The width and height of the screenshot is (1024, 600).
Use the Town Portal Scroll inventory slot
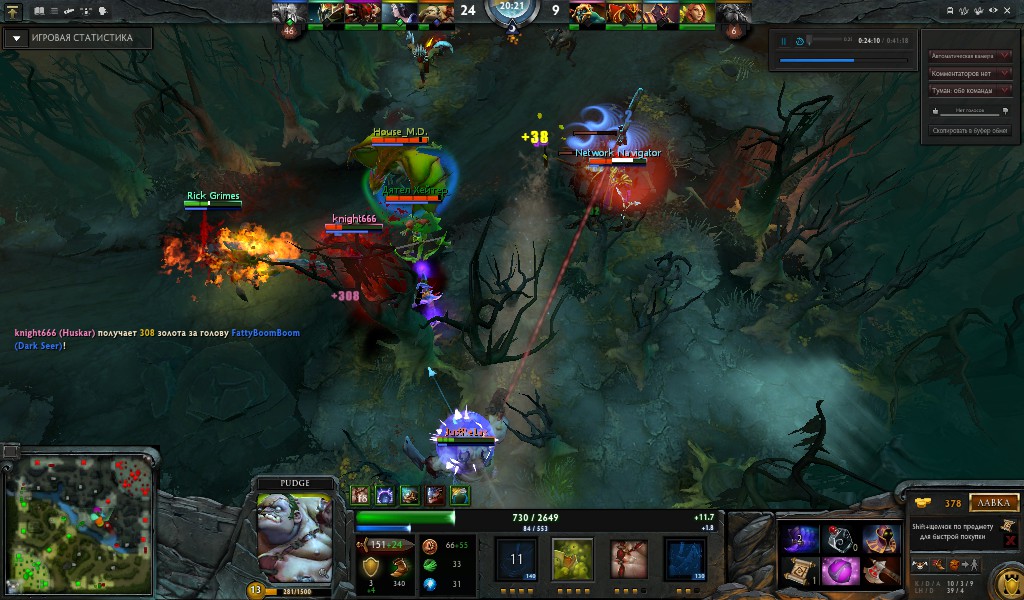[799, 571]
